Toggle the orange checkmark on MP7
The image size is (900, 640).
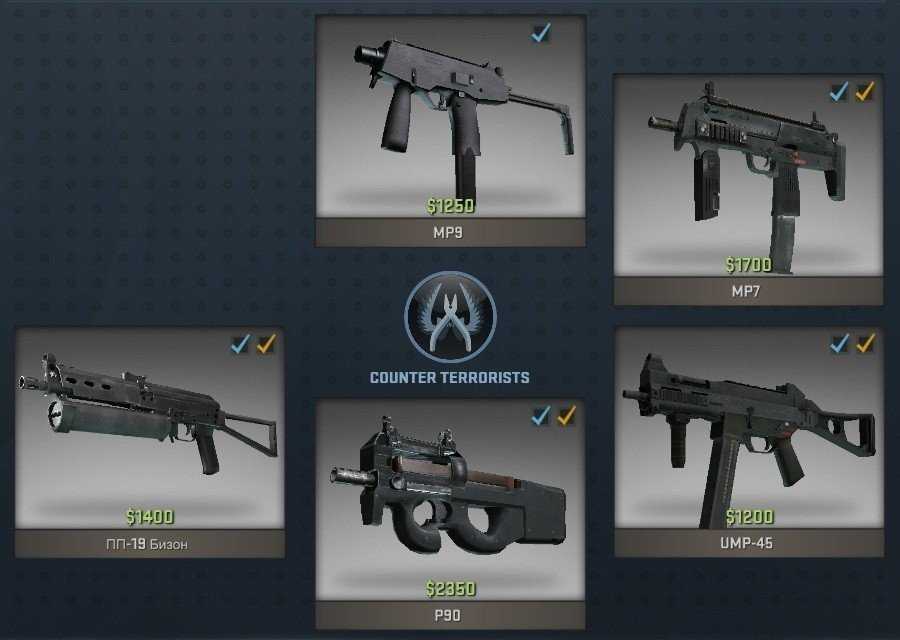(865, 92)
